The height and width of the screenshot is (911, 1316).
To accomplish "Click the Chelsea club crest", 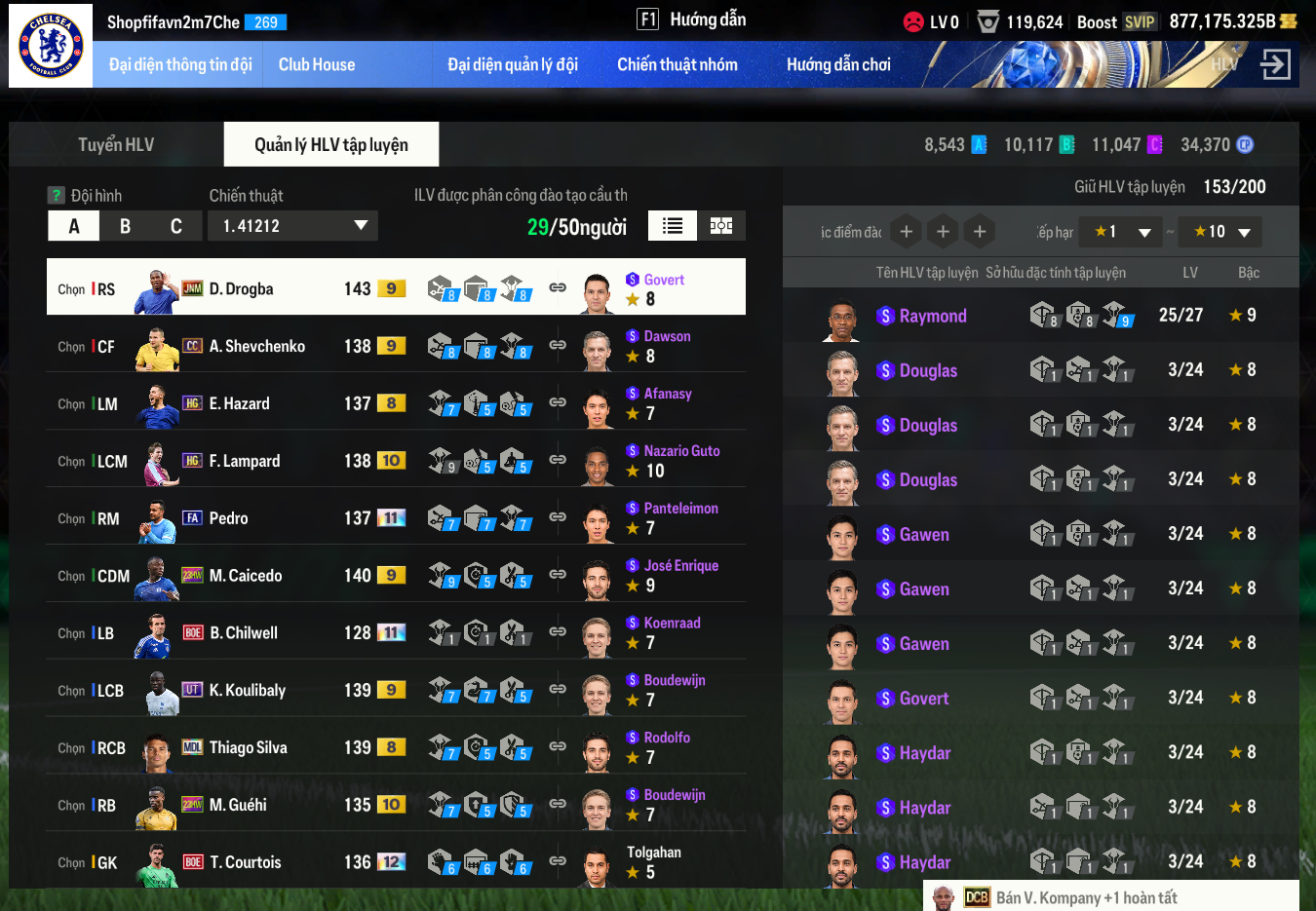I will pos(51,46).
